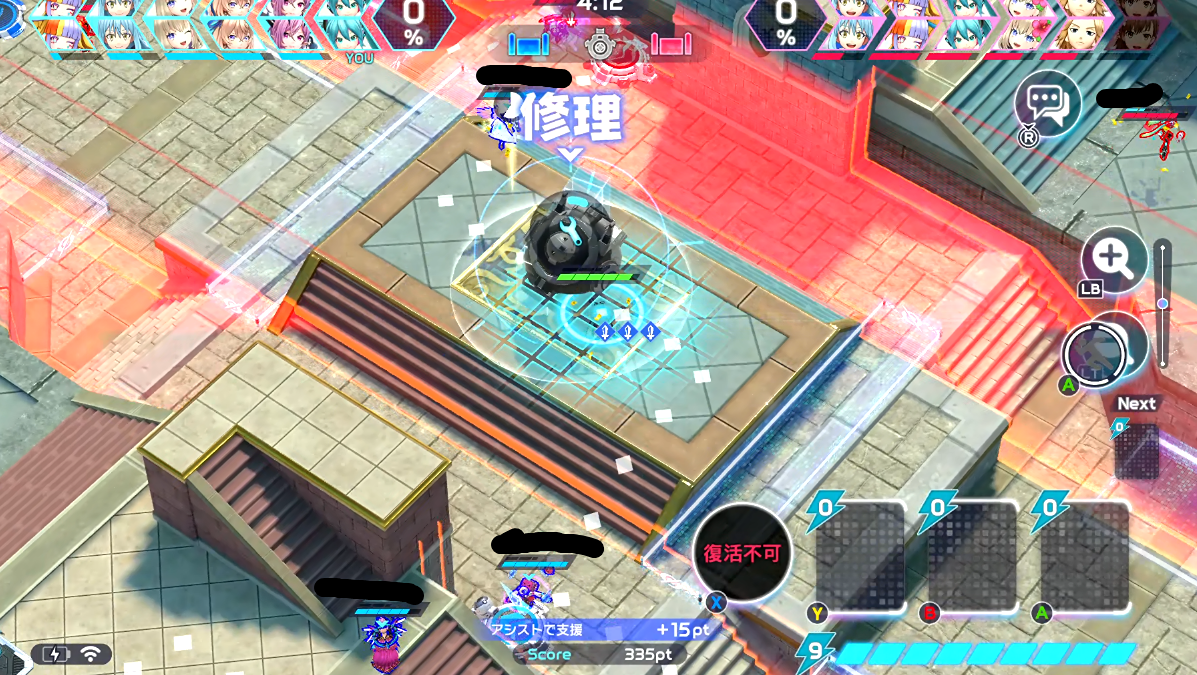Screen dimensions: 1197x675
Task: Select the 復活不可 revive button
Action: (x=741, y=553)
